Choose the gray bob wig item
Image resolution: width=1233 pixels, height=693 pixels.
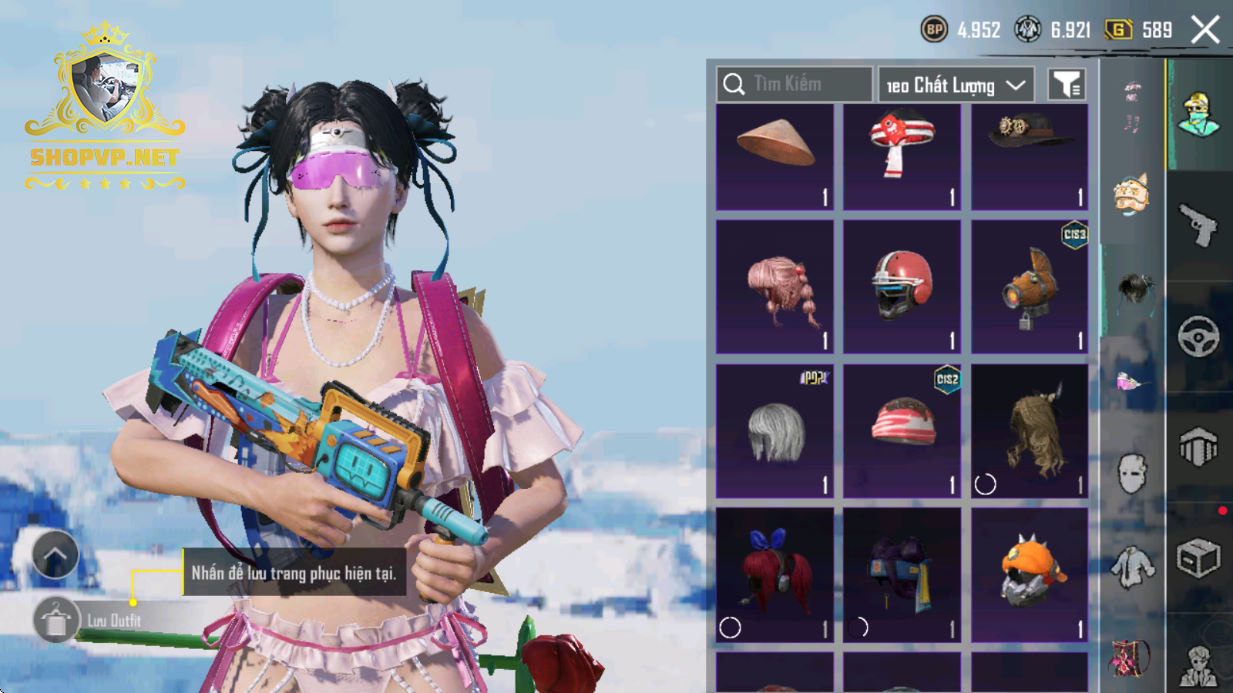pyautogui.click(x=775, y=431)
